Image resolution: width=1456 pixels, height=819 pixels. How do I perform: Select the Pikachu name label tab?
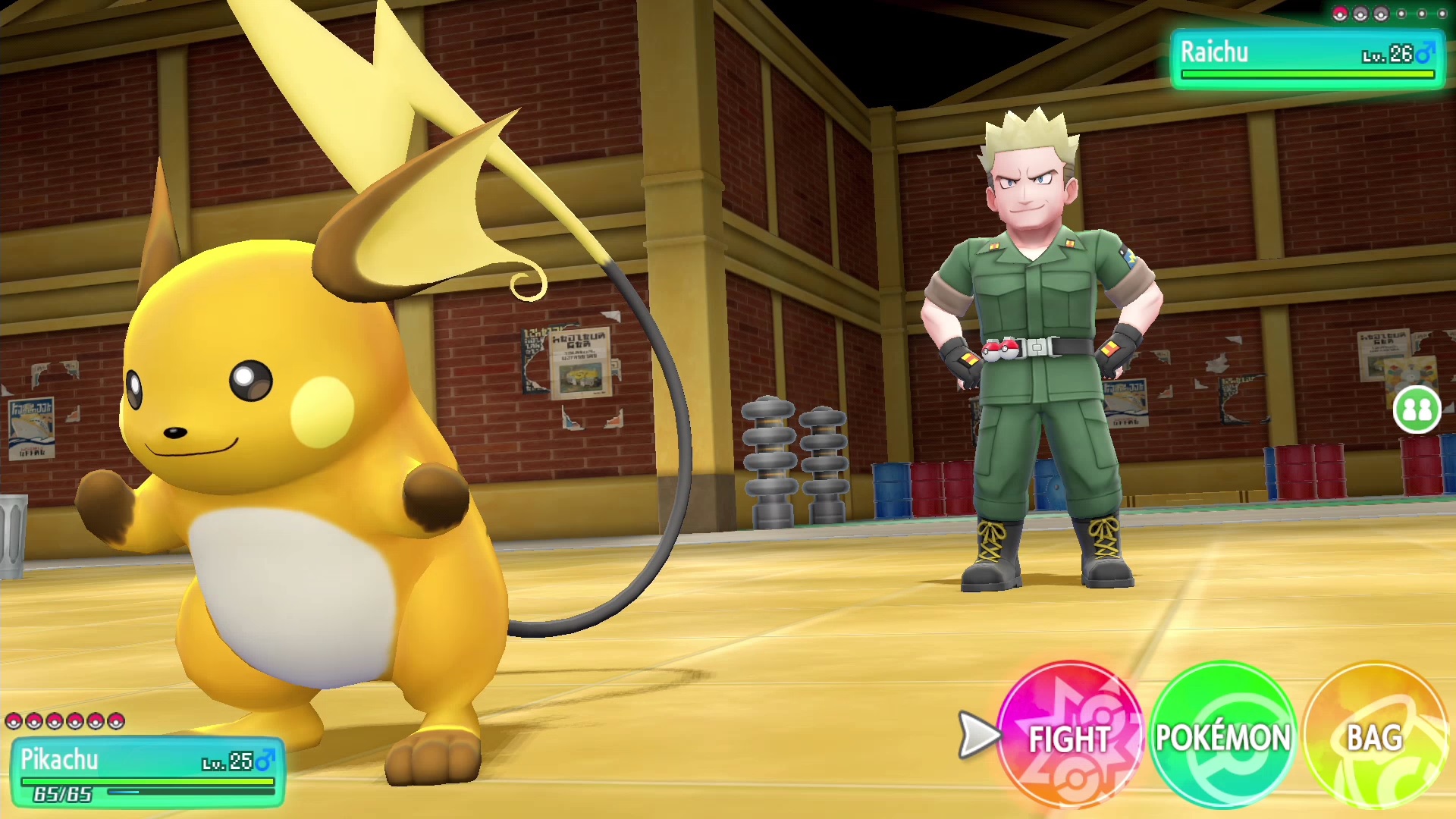[59, 758]
